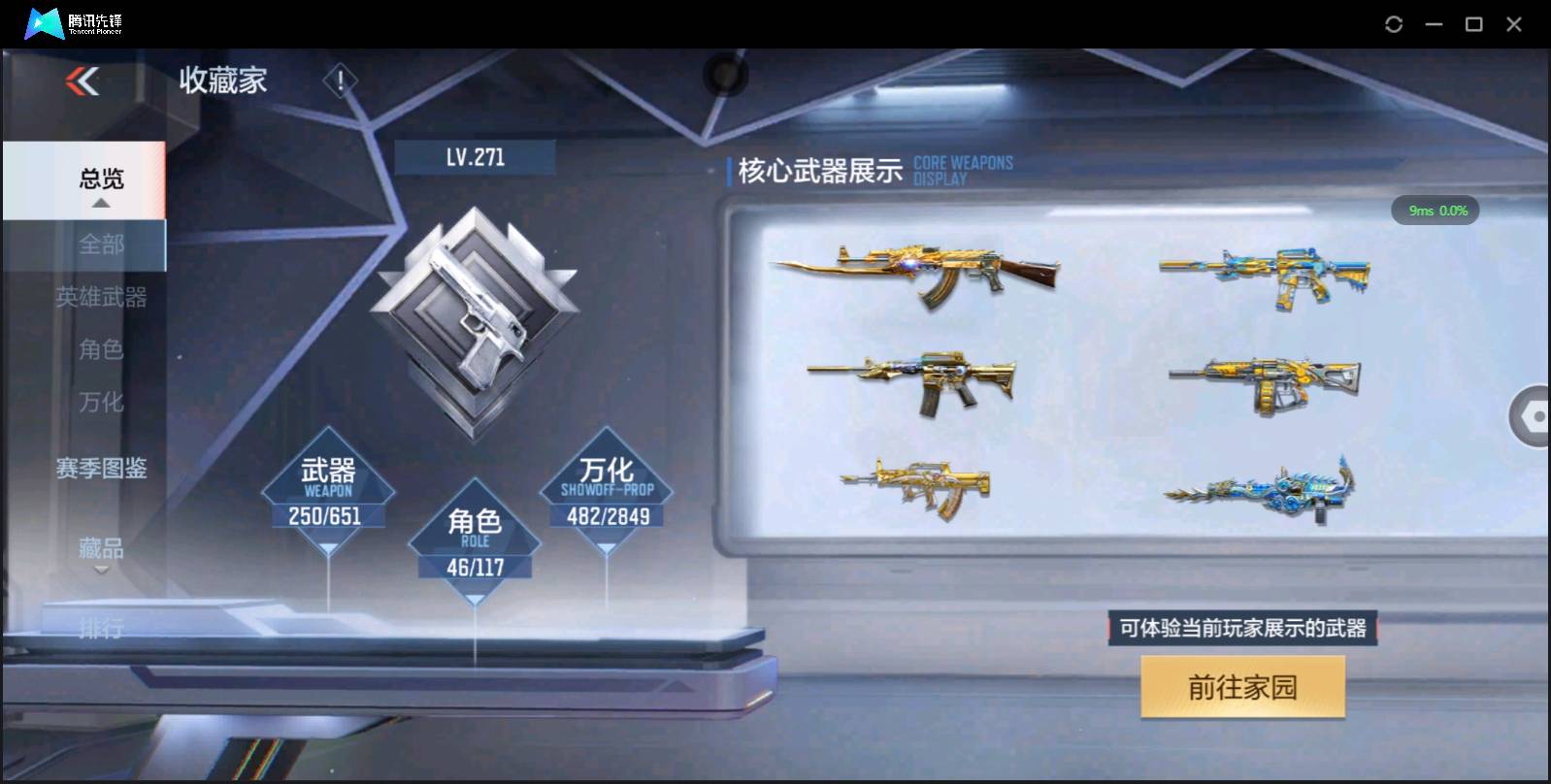1551x784 pixels.
Task: Click the side arrow tab on right edge
Action: point(1532,417)
